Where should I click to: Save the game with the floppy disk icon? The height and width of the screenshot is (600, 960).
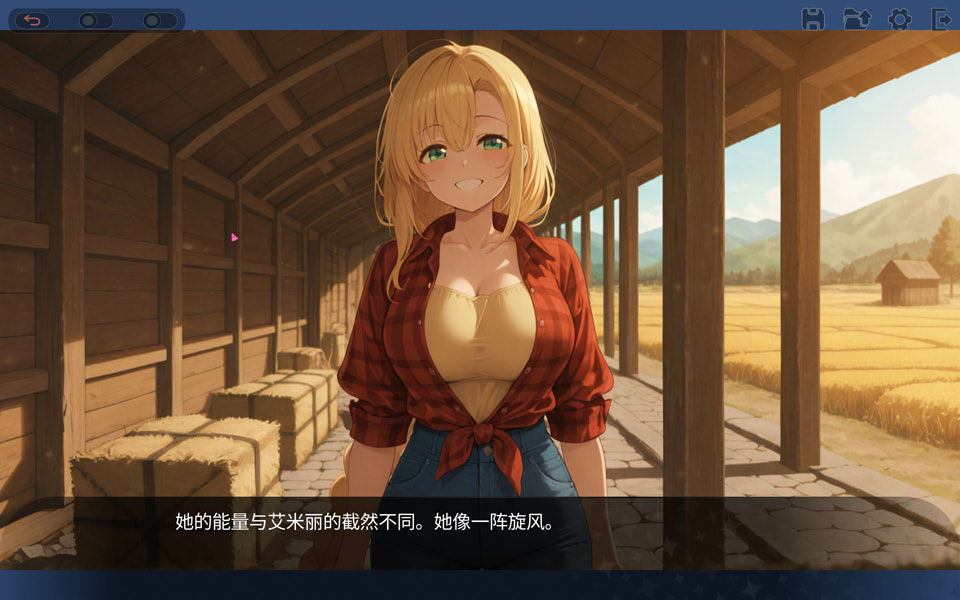[x=813, y=19]
